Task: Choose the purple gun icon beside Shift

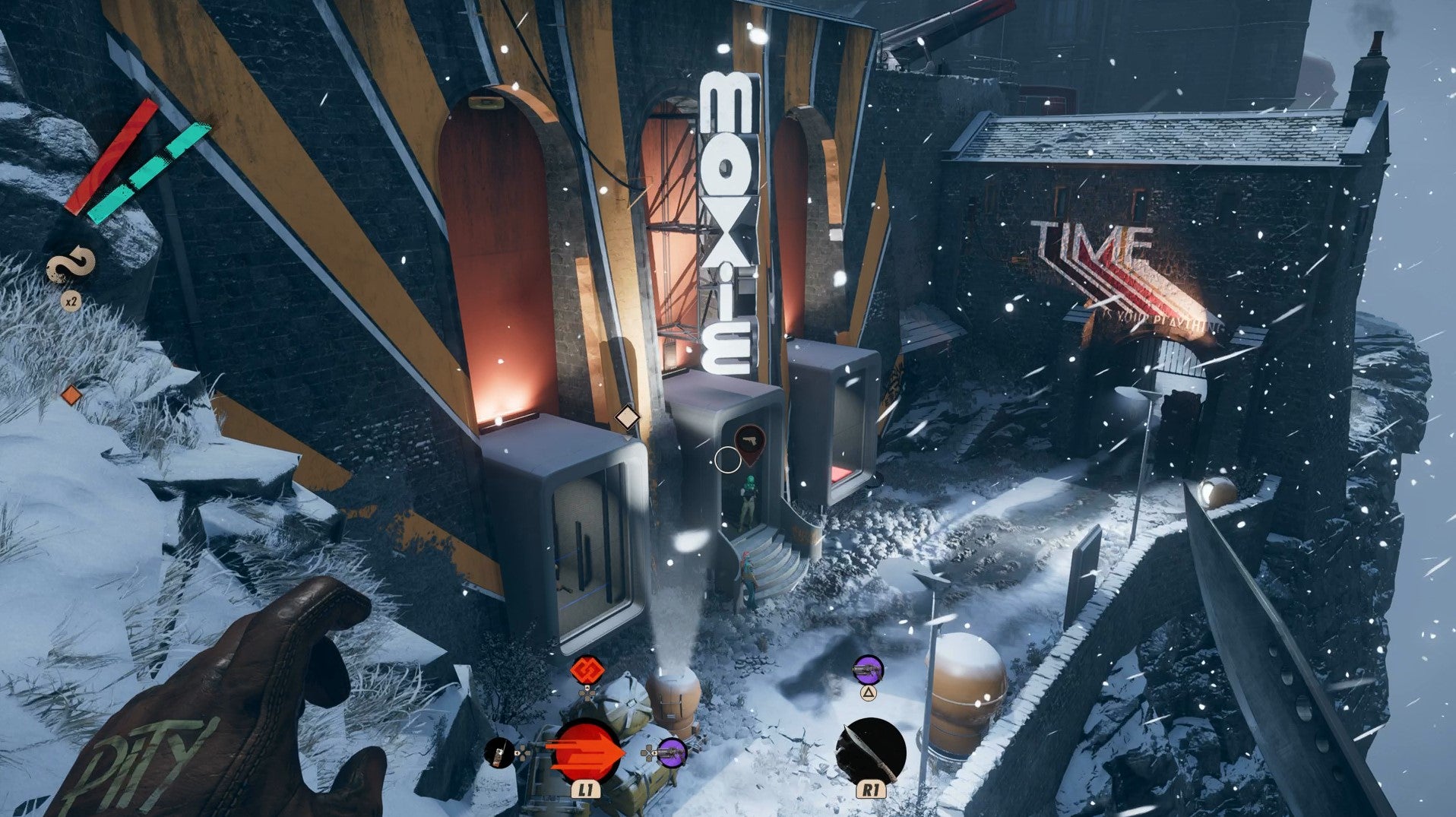Action: pos(672,753)
